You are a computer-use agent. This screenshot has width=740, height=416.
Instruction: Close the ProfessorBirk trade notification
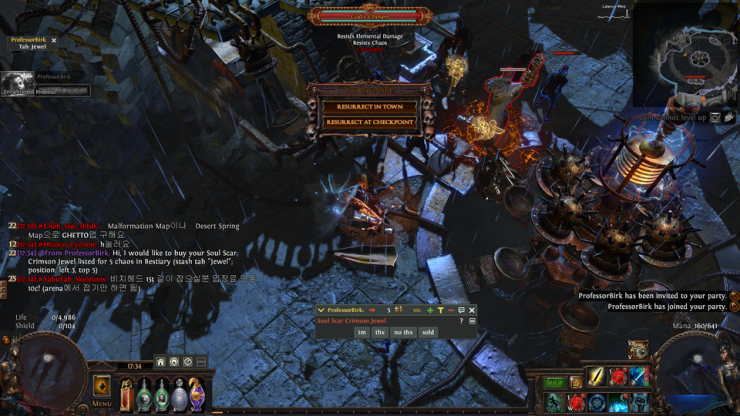(x=472, y=310)
